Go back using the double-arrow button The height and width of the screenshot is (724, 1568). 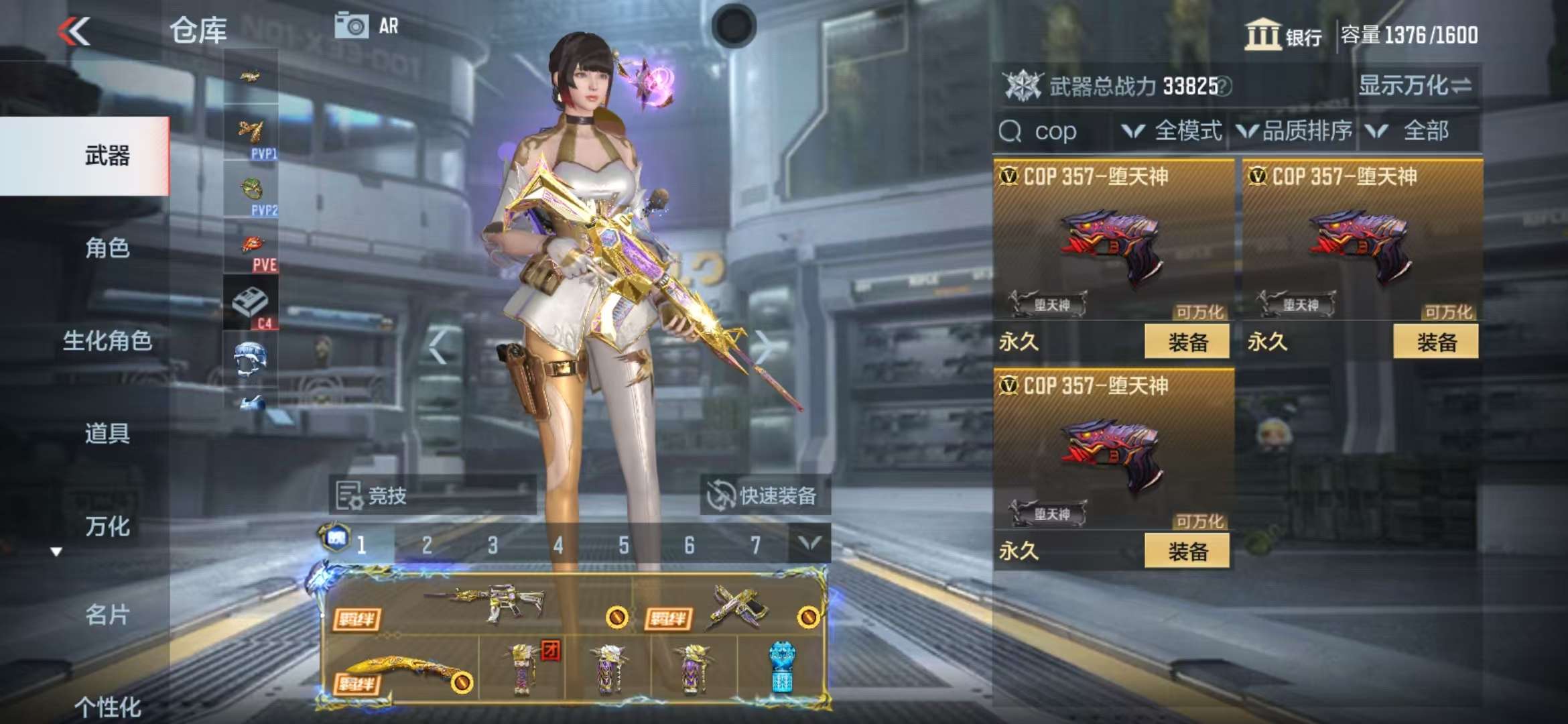point(74,32)
